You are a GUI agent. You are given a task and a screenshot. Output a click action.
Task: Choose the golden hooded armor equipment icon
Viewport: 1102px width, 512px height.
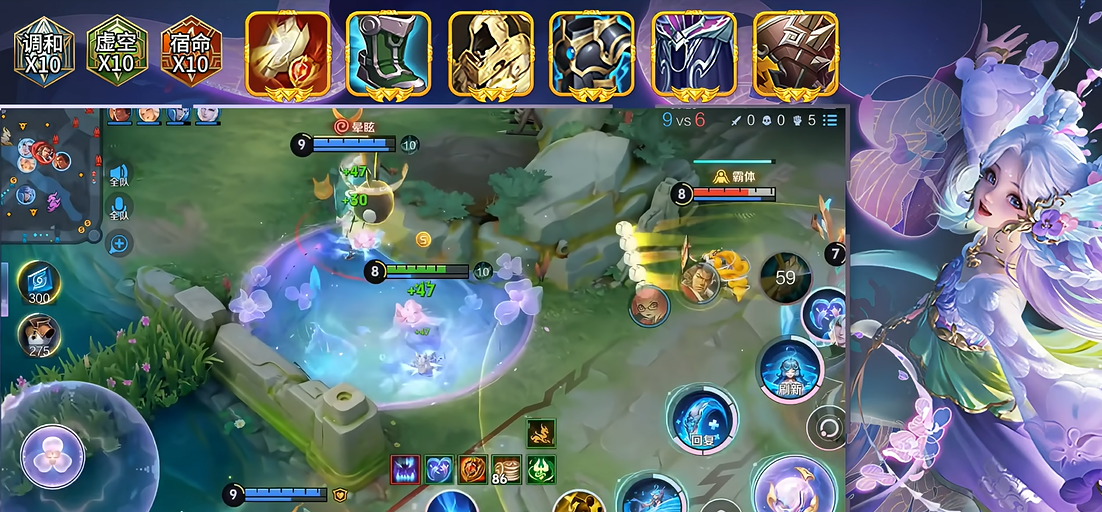click(x=490, y=54)
